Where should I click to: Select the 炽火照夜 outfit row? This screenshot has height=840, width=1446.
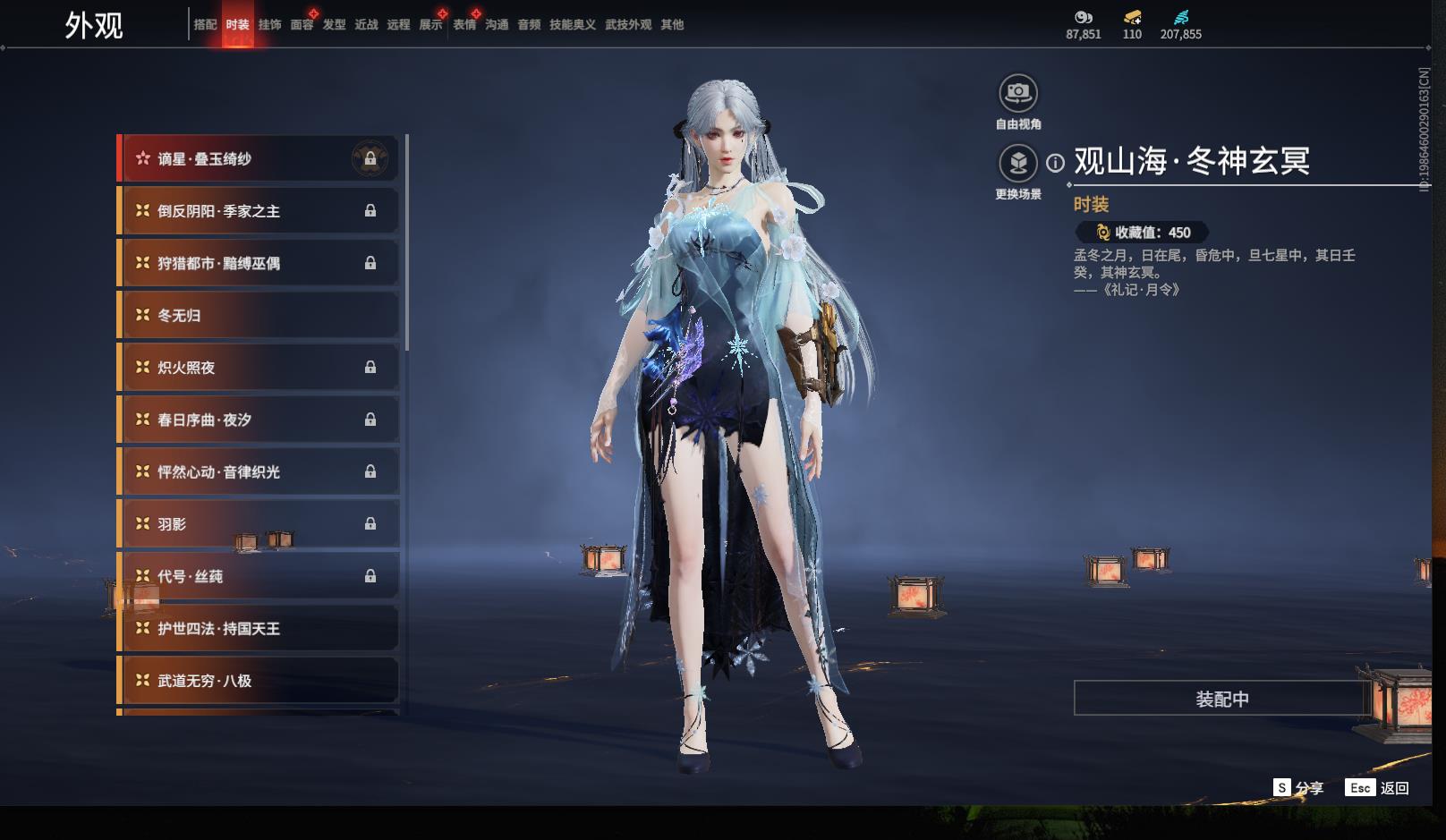[258, 368]
